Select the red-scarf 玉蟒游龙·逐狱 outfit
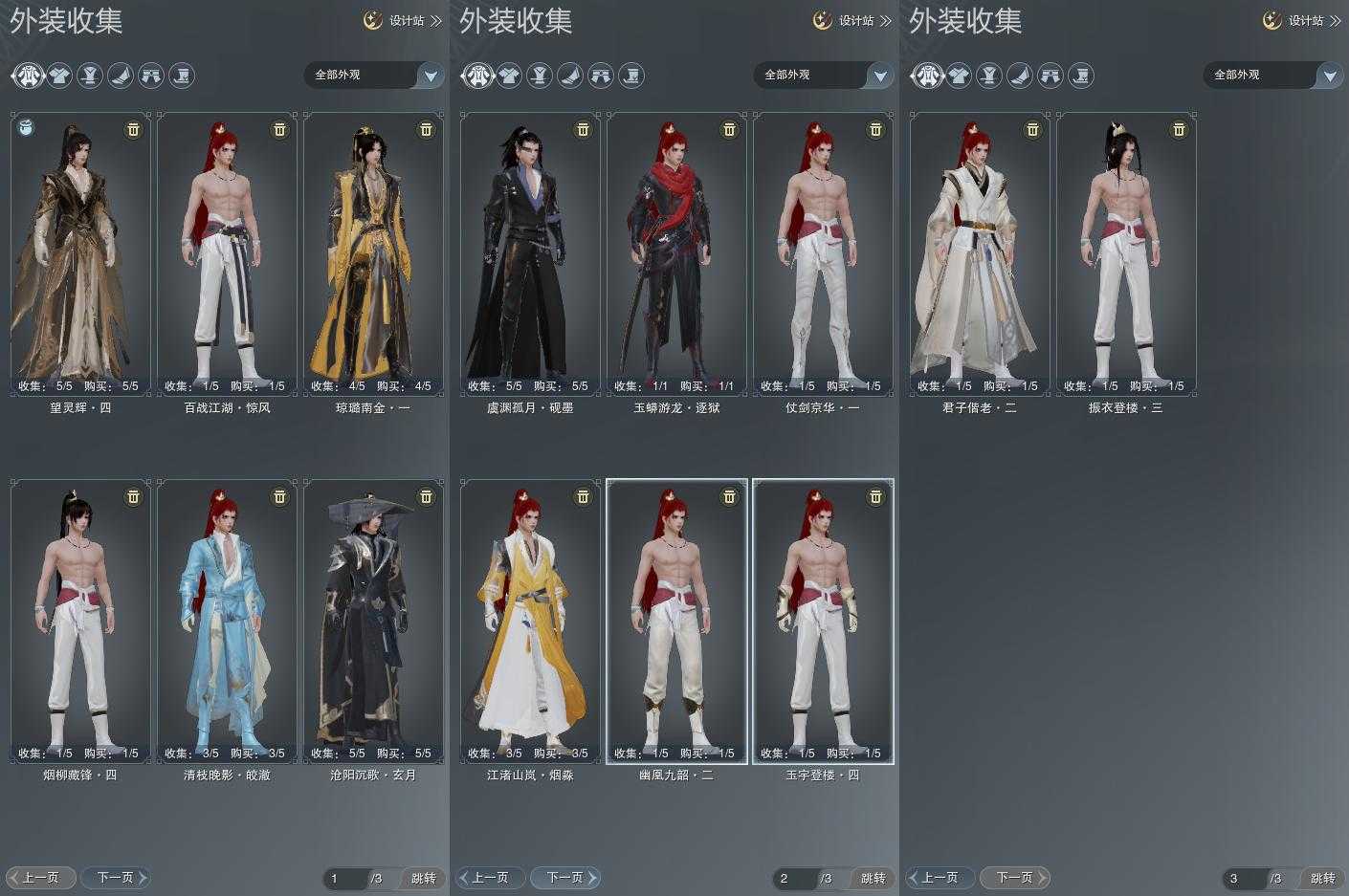The width and height of the screenshot is (1349, 896). 676,253
